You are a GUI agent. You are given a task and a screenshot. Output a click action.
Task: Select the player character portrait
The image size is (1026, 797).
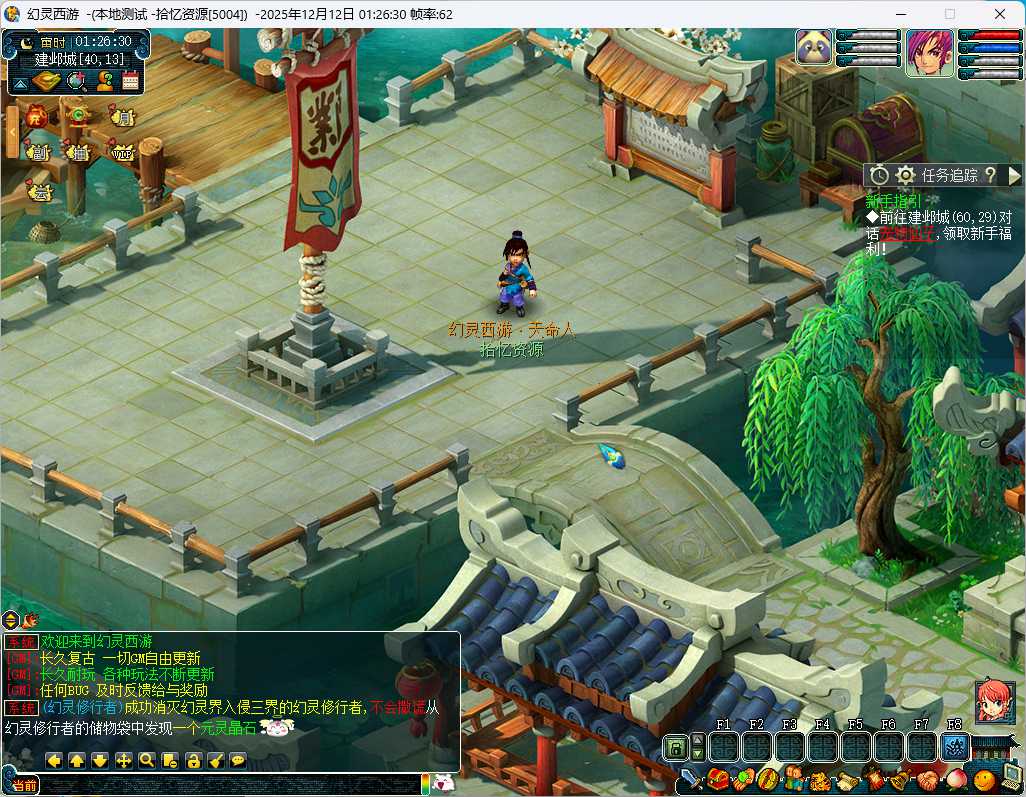point(929,53)
